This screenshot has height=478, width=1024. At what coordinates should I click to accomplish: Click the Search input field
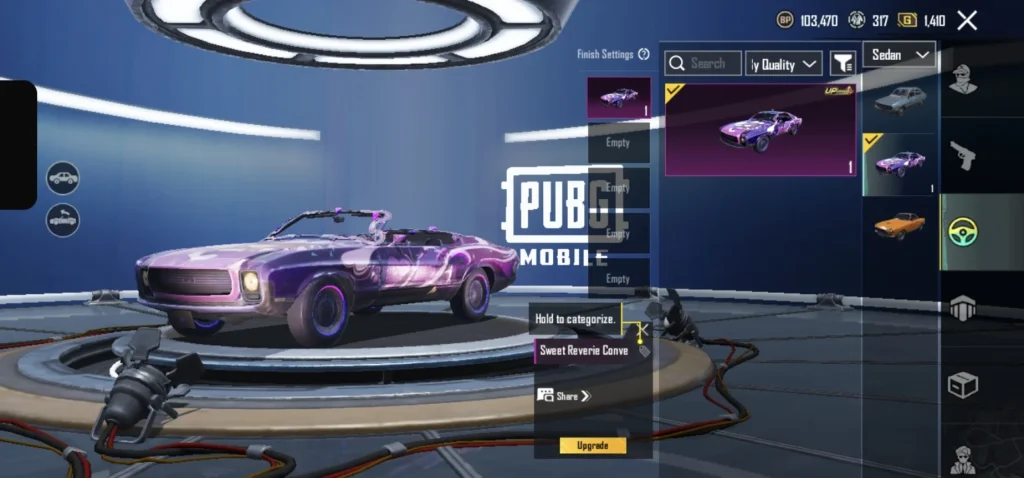(x=704, y=64)
